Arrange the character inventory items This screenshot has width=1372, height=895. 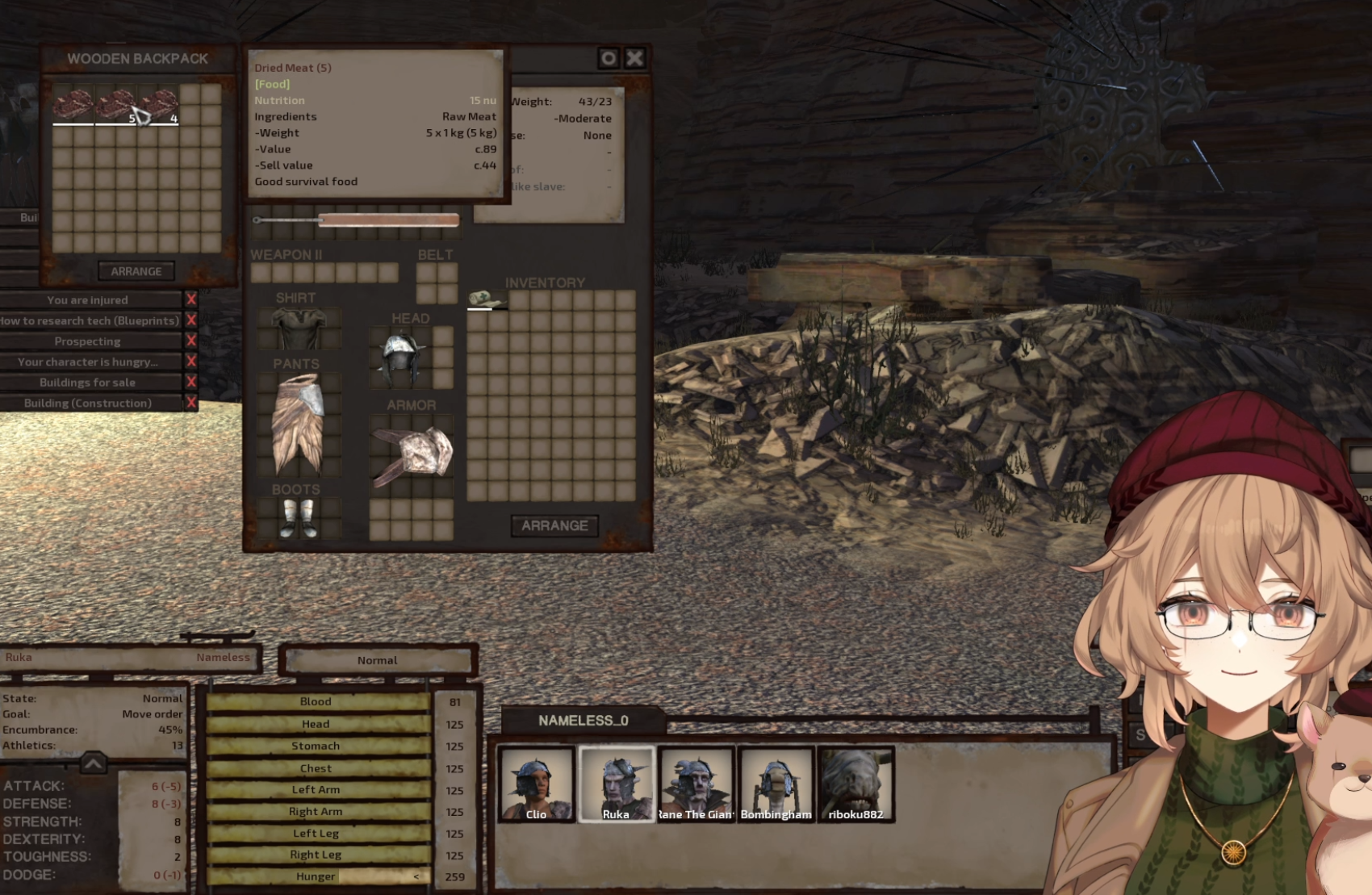pos(554,525)
